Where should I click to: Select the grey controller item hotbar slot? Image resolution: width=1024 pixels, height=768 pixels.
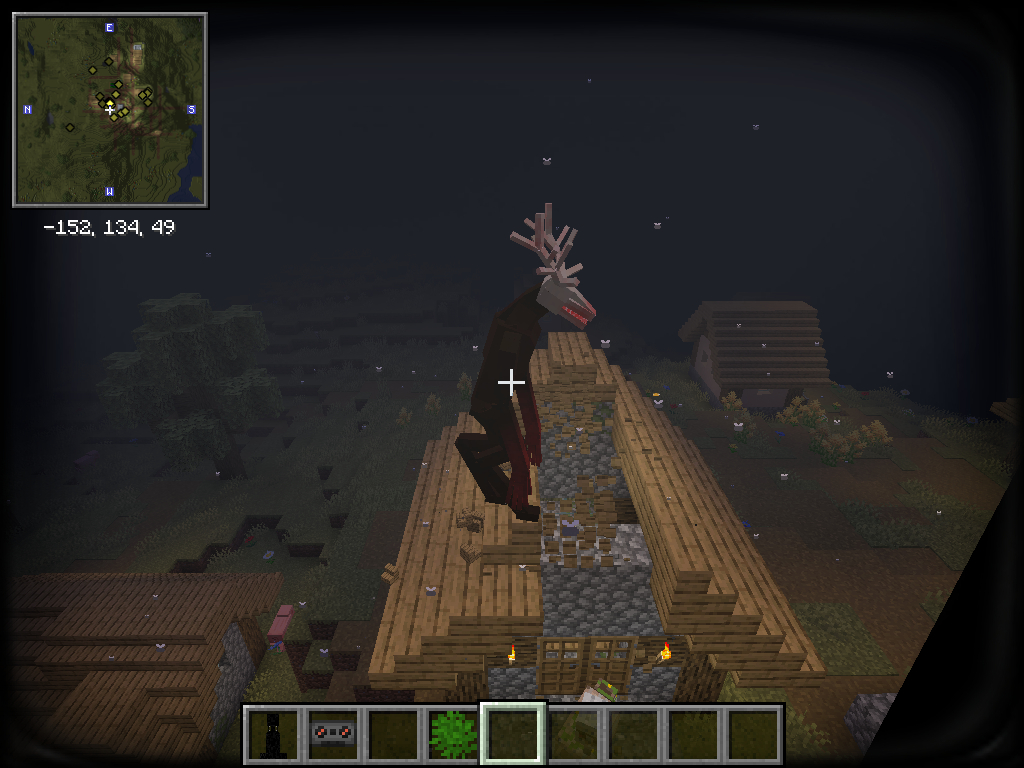point(332,734)
